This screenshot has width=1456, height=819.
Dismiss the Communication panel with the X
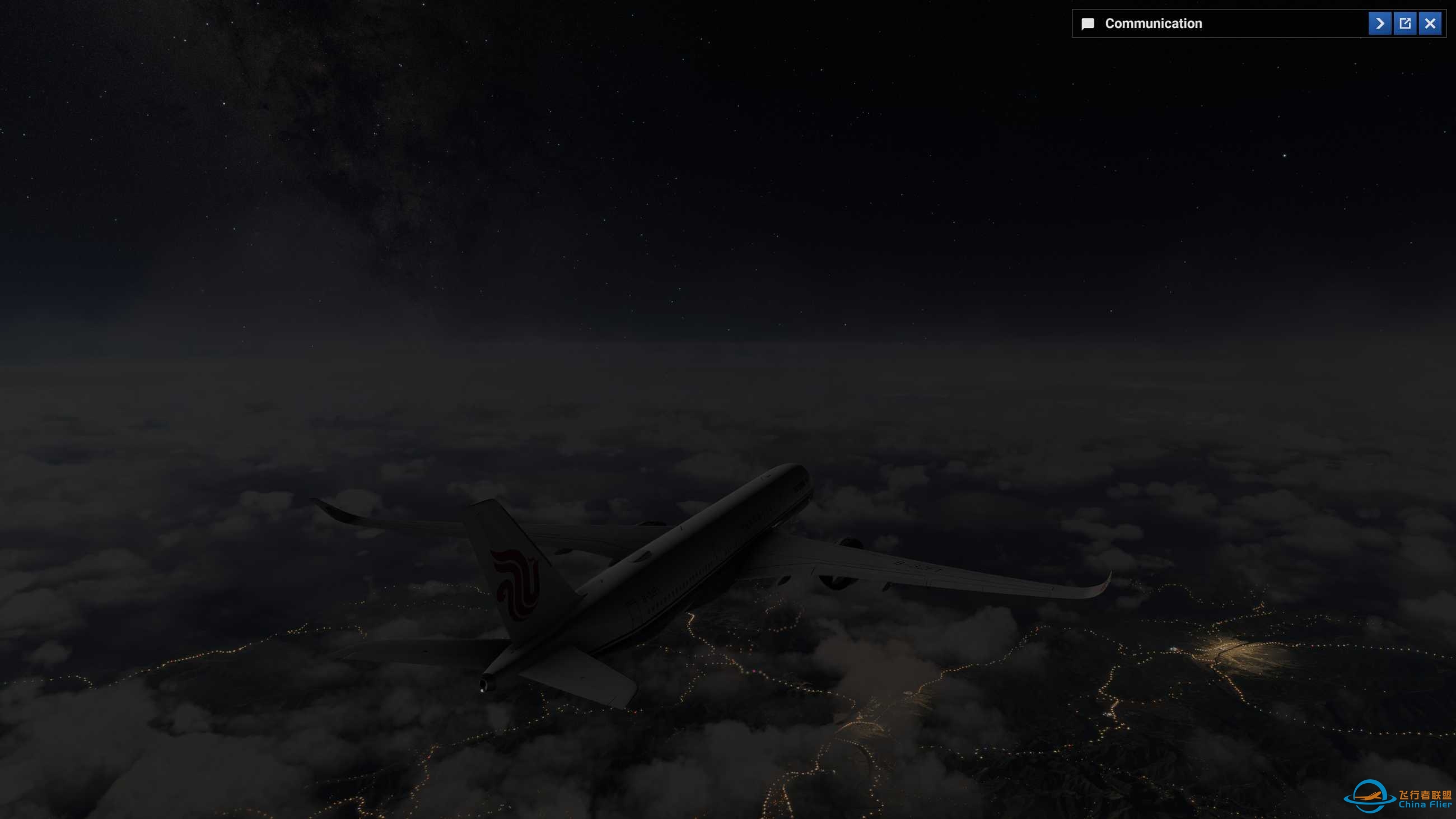click(x=1430, y=23)
